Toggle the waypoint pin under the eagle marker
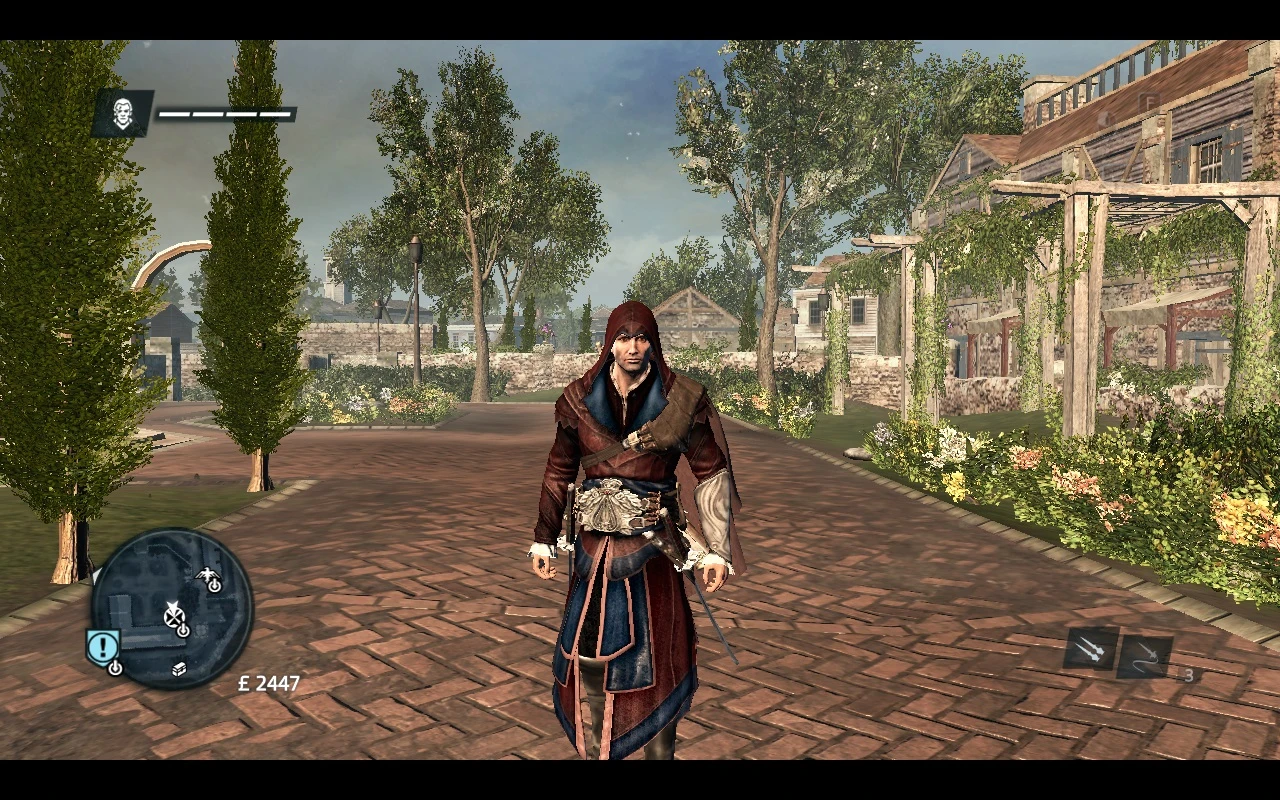The image size is (1280, 800). click(214, 586)
